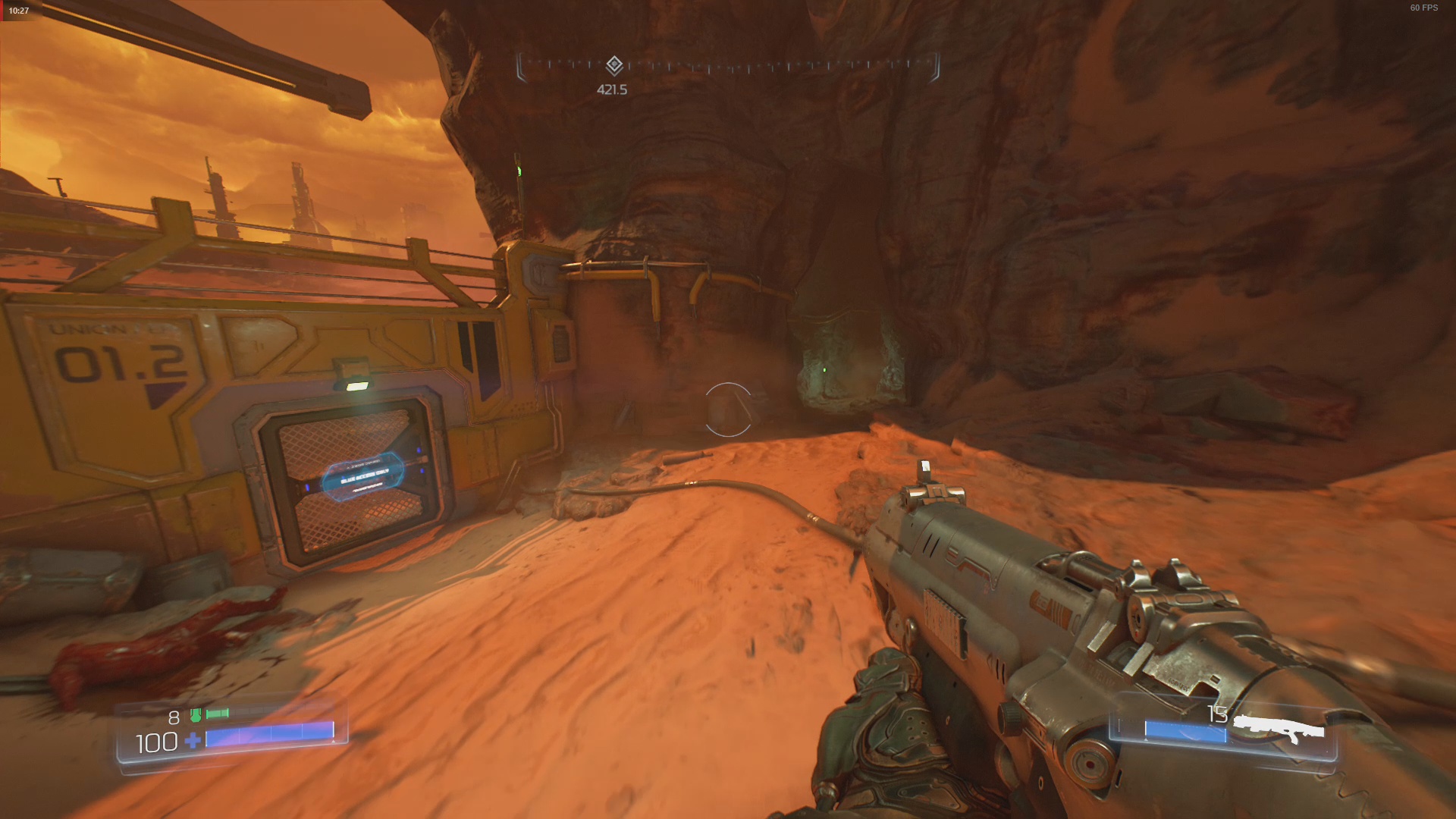Viewport: 1456px width, 819px height.
Task: Select the green armor shield icon
Action: pyautogui.click(x=196, y=714)
